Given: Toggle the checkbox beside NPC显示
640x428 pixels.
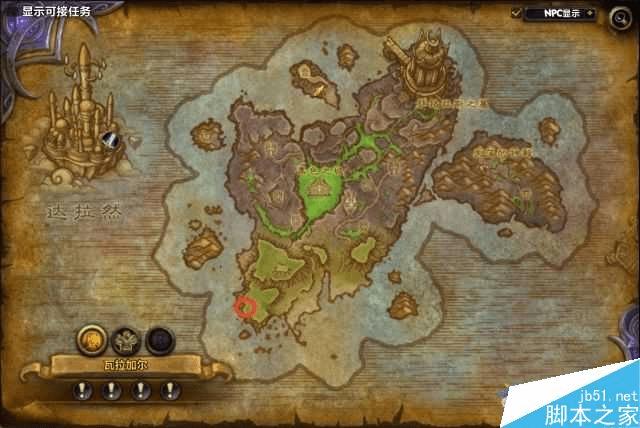Looking at the screenshot, I should tap(517, 13).
